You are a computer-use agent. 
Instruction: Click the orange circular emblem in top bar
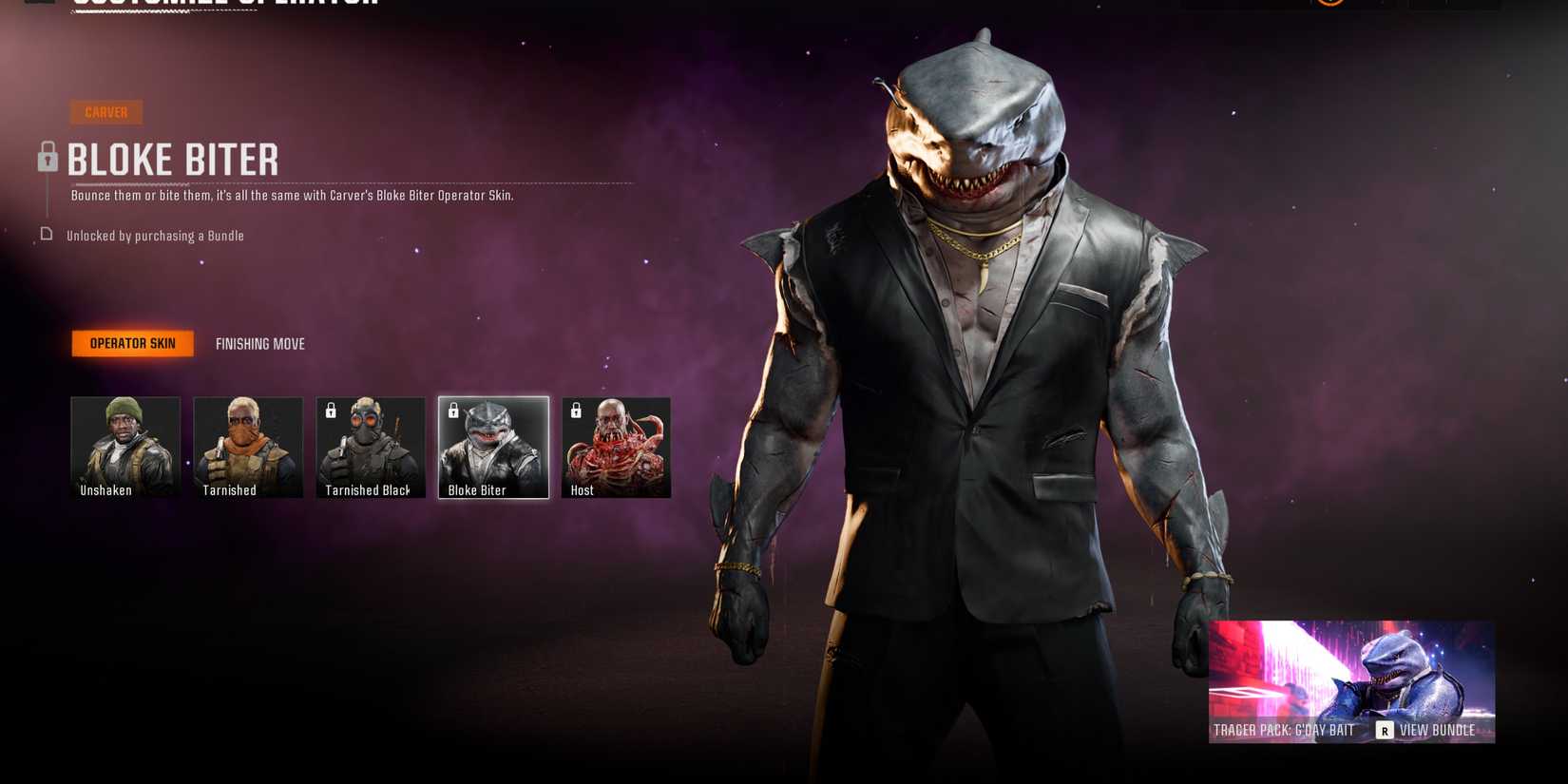click(1329, 2)
